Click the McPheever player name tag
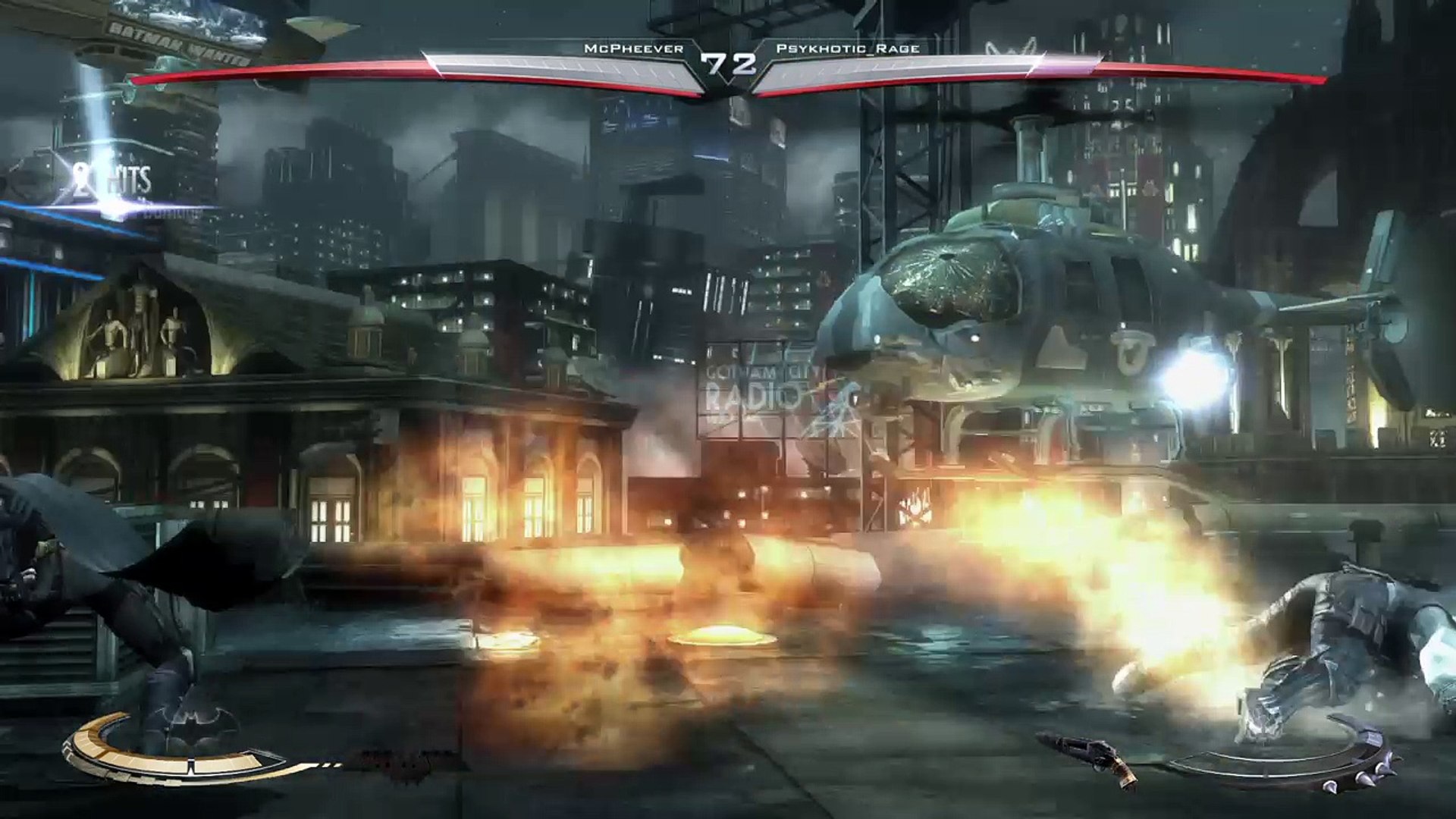Viewport: 1456px width, 819px height. tap(634, 49)
